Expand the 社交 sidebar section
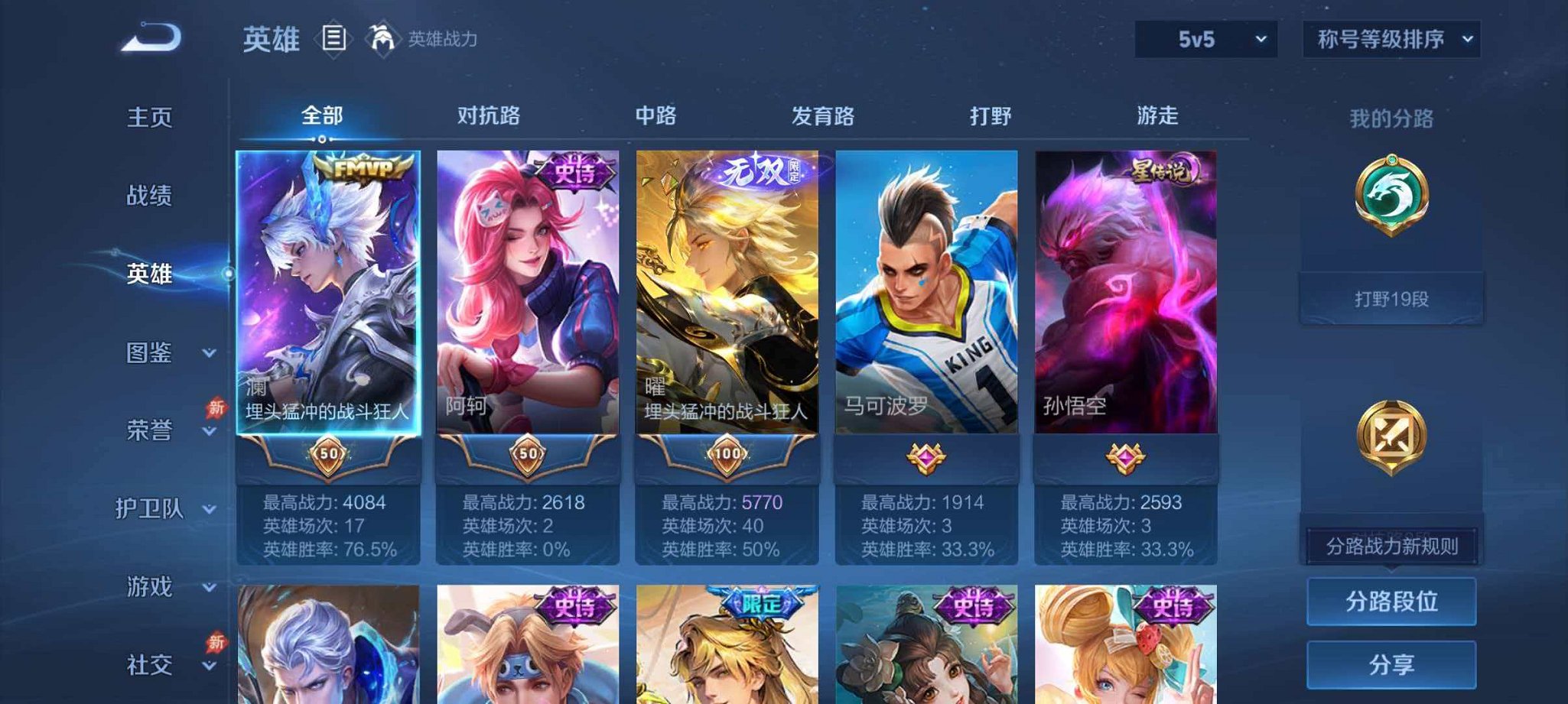This screenshot has height=704, width=1568. [150, 663]
